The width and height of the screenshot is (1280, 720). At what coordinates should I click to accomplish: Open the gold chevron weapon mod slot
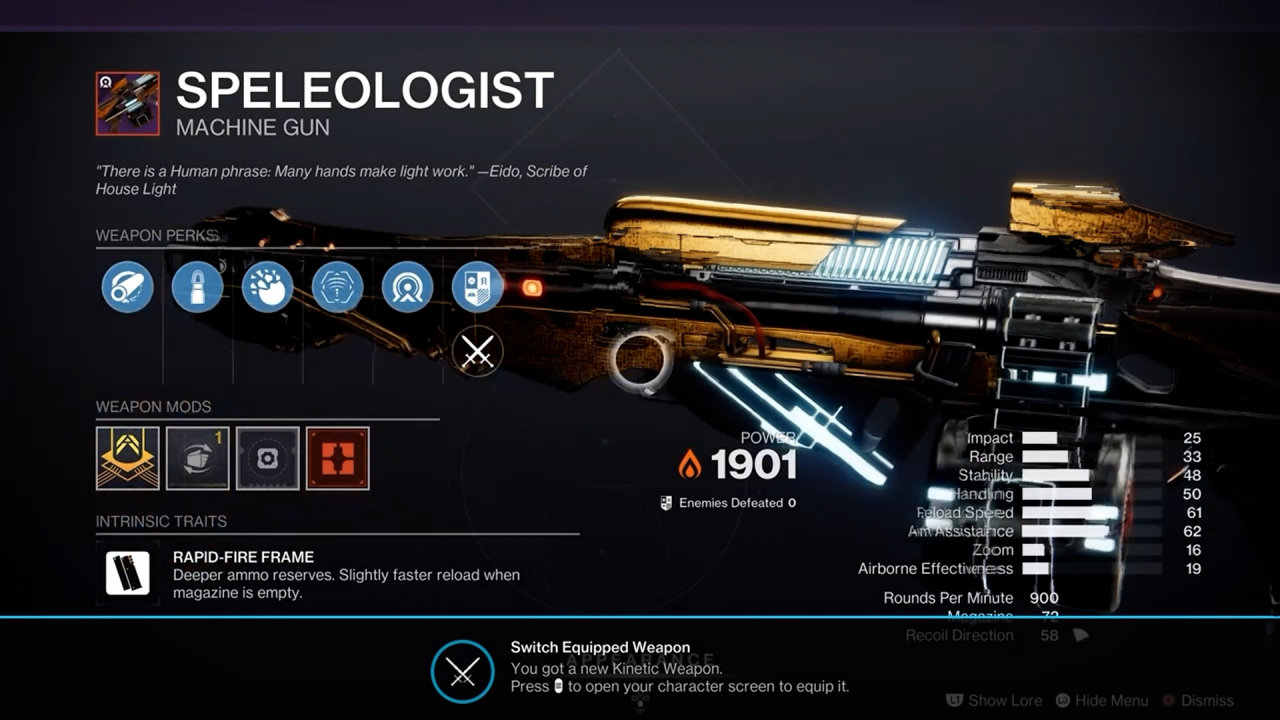127,458
